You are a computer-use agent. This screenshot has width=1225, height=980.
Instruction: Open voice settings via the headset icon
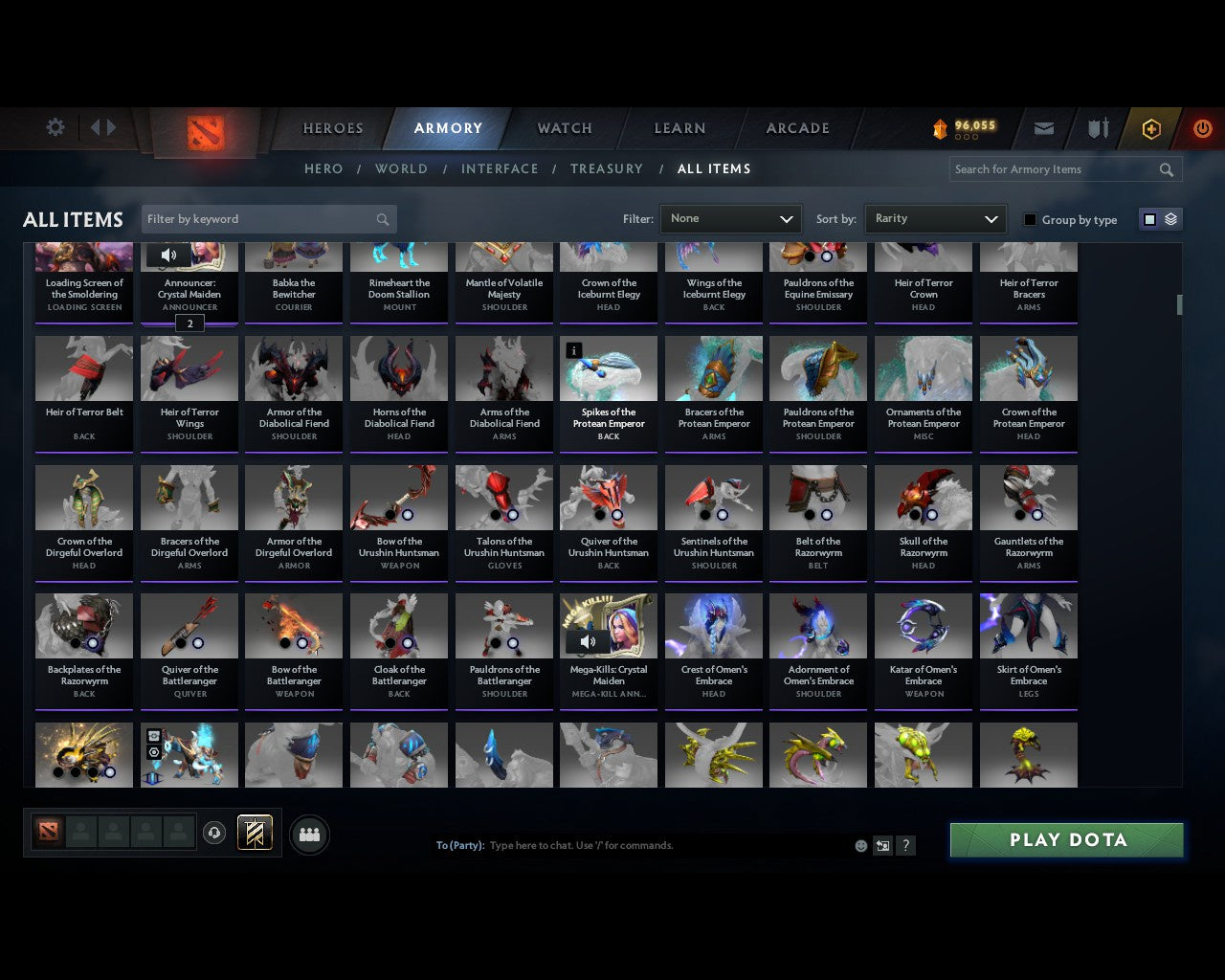click(214, 834)
